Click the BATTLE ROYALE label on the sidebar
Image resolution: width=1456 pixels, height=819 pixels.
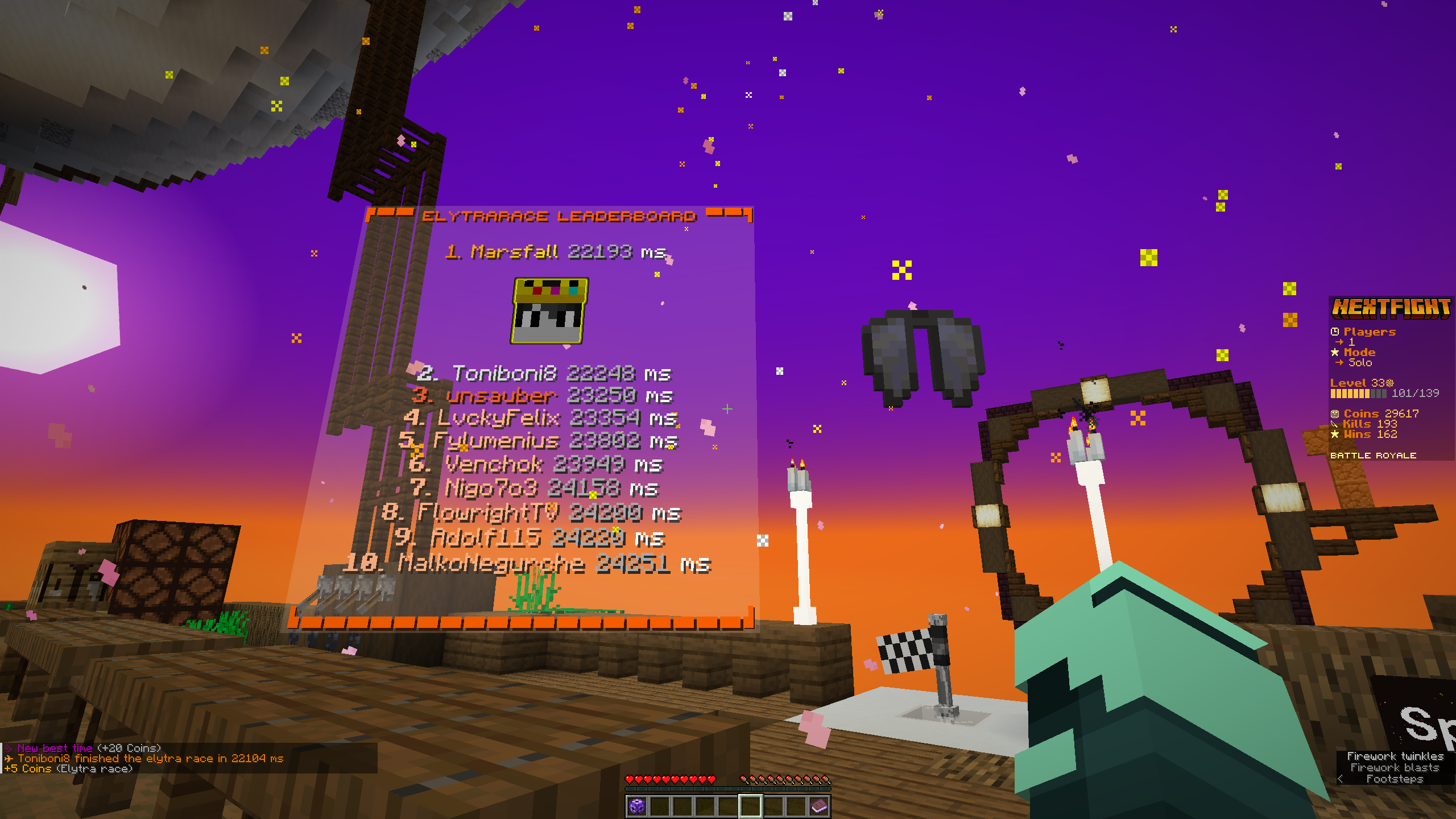tap(1373, 455)
